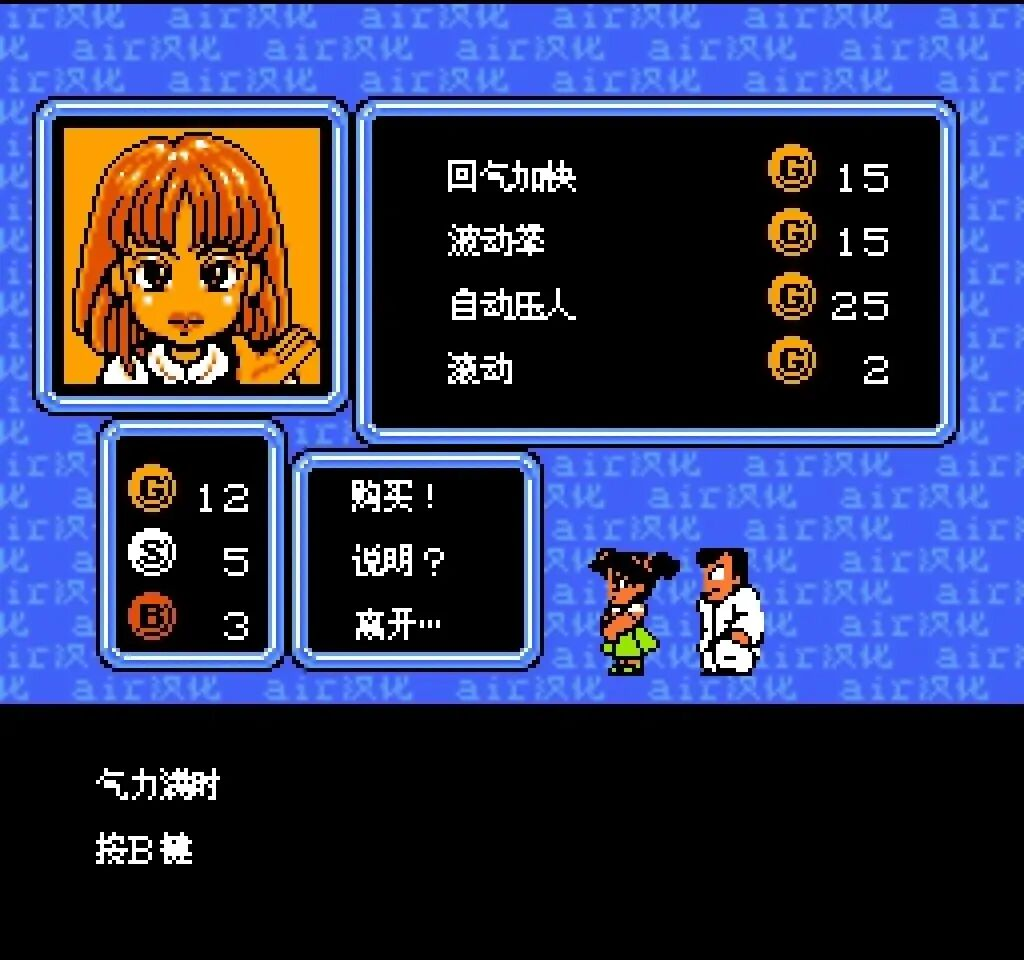Select the 回气加快 shop item
The width and height of the screenshot is (1024, 960).
coord(511,177)
